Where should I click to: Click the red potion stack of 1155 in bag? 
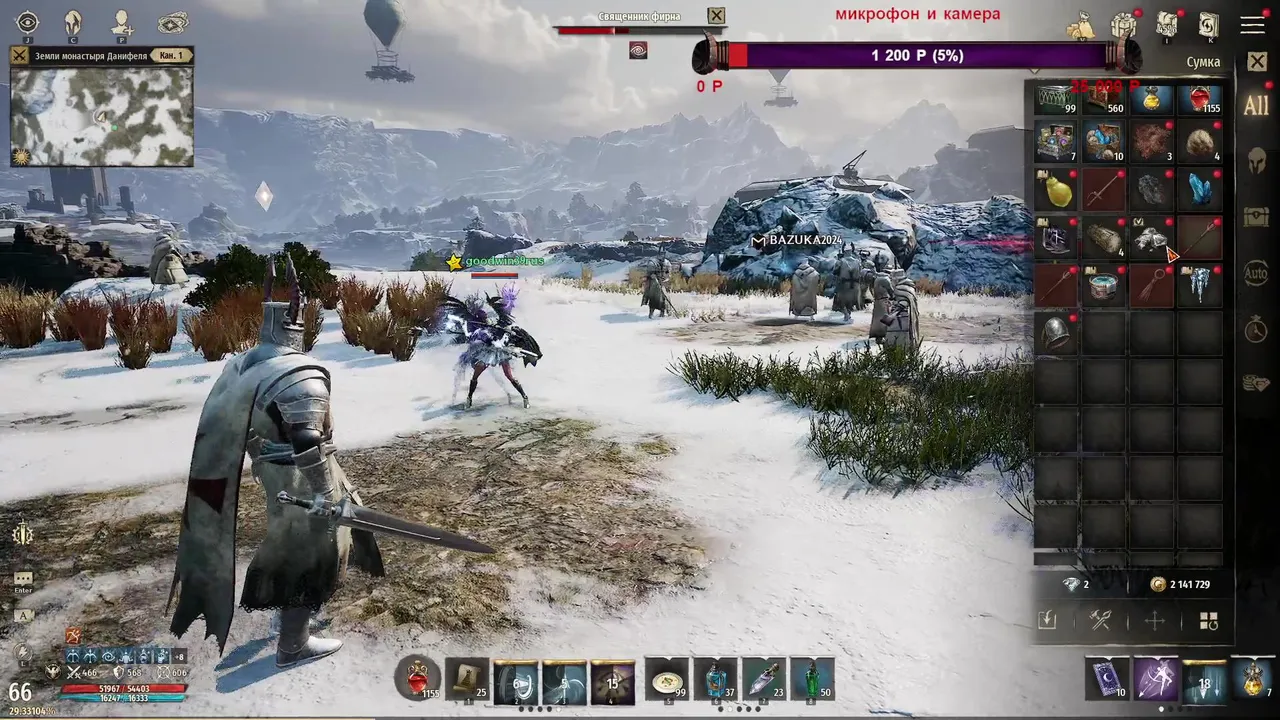click(x=1200, y=99)
